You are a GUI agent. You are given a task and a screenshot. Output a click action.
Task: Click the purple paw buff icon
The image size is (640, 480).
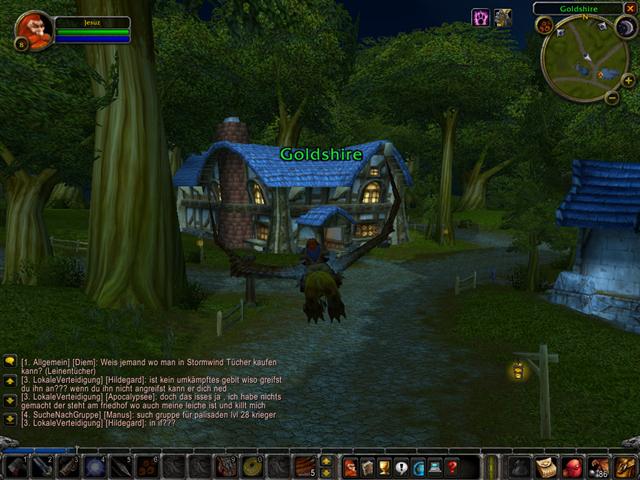480,17
